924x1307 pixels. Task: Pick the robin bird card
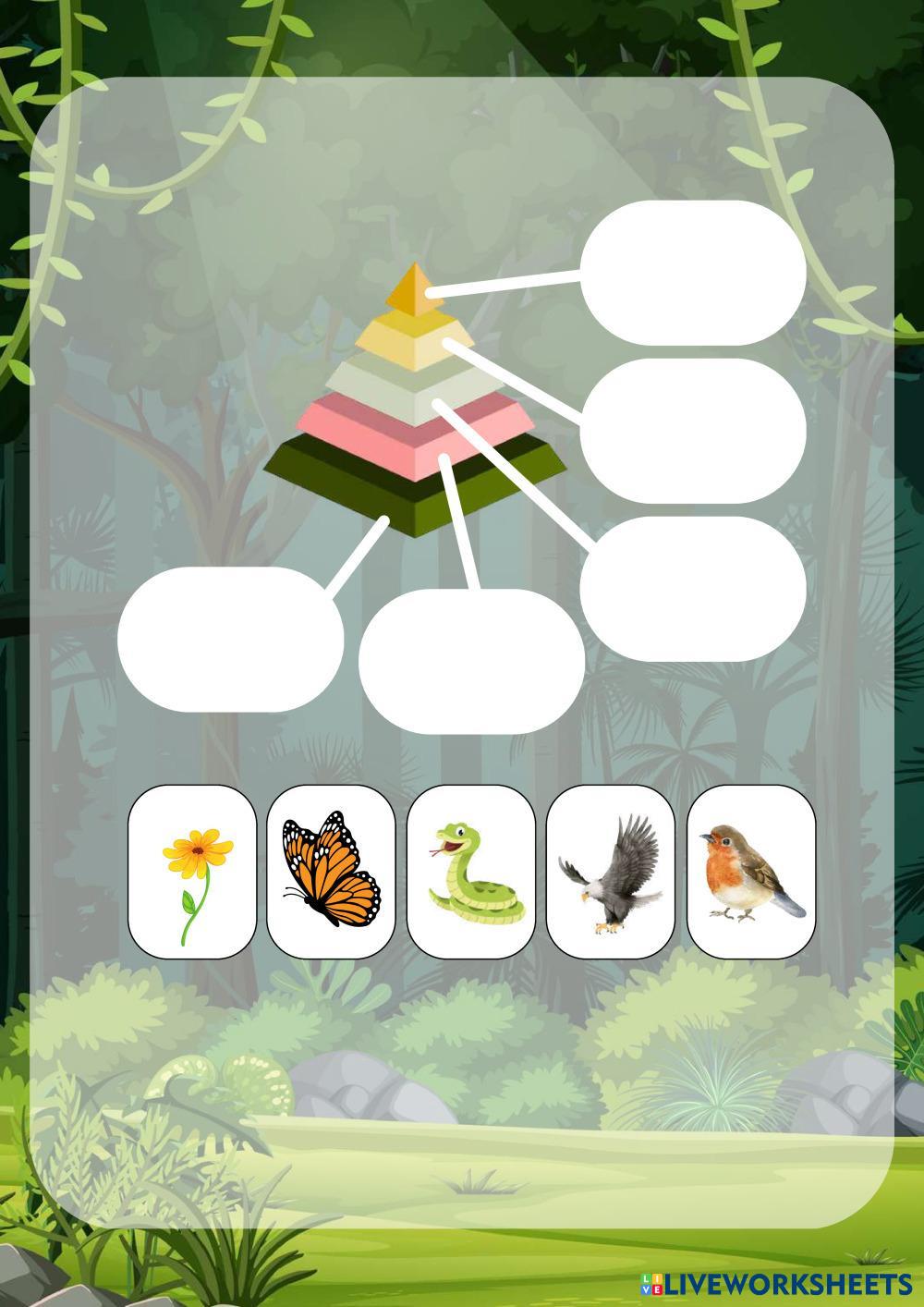pyautogui.click(x=750, y=871)
